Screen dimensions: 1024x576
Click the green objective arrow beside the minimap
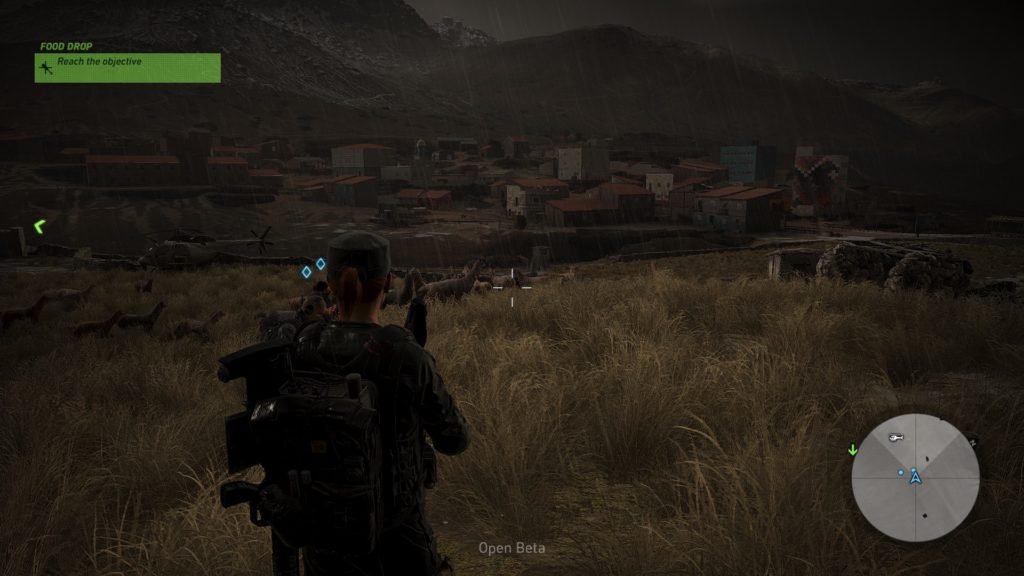click(x=853, y=449)
